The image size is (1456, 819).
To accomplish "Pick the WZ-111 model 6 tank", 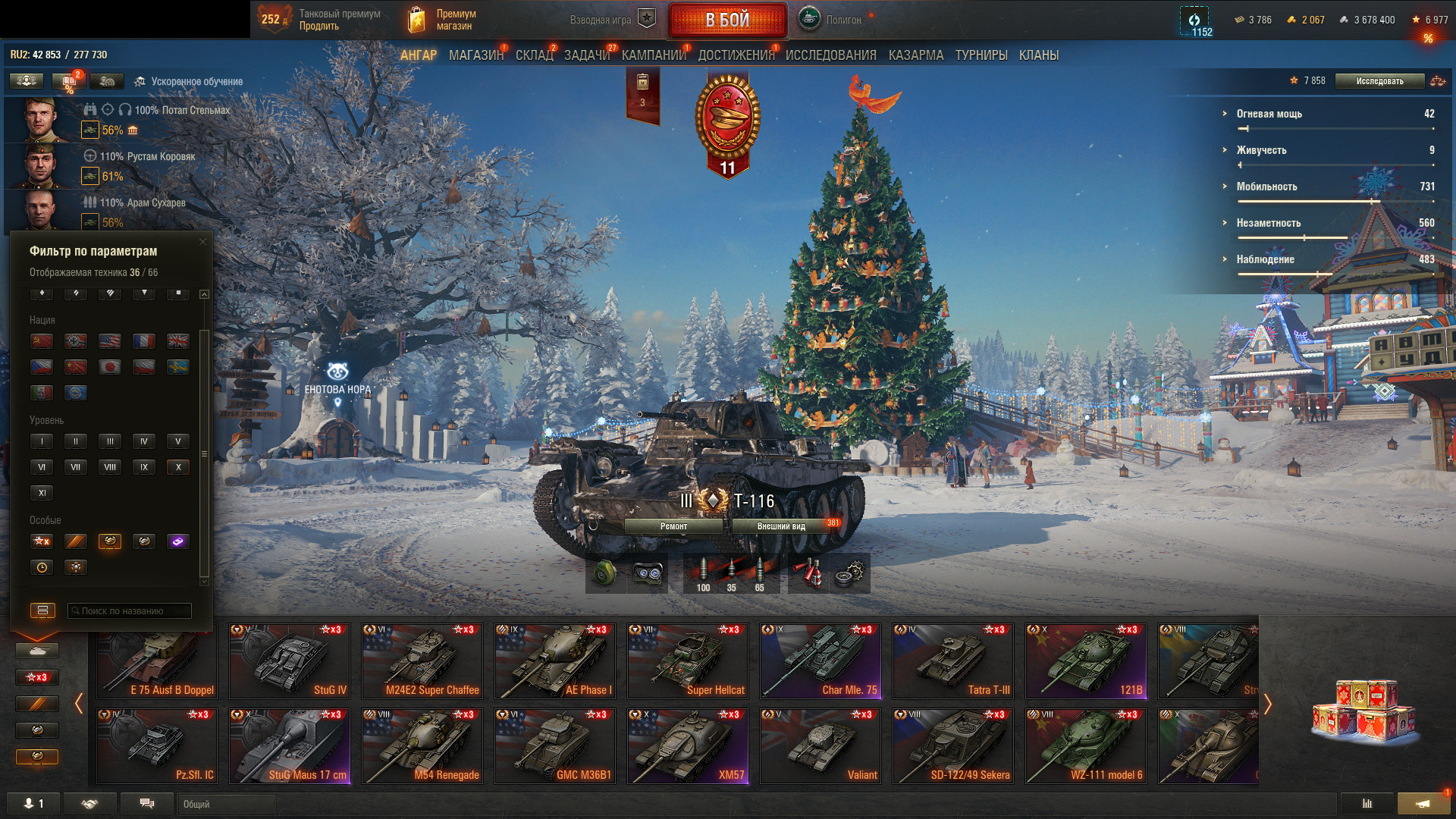I will (1086, 745).
